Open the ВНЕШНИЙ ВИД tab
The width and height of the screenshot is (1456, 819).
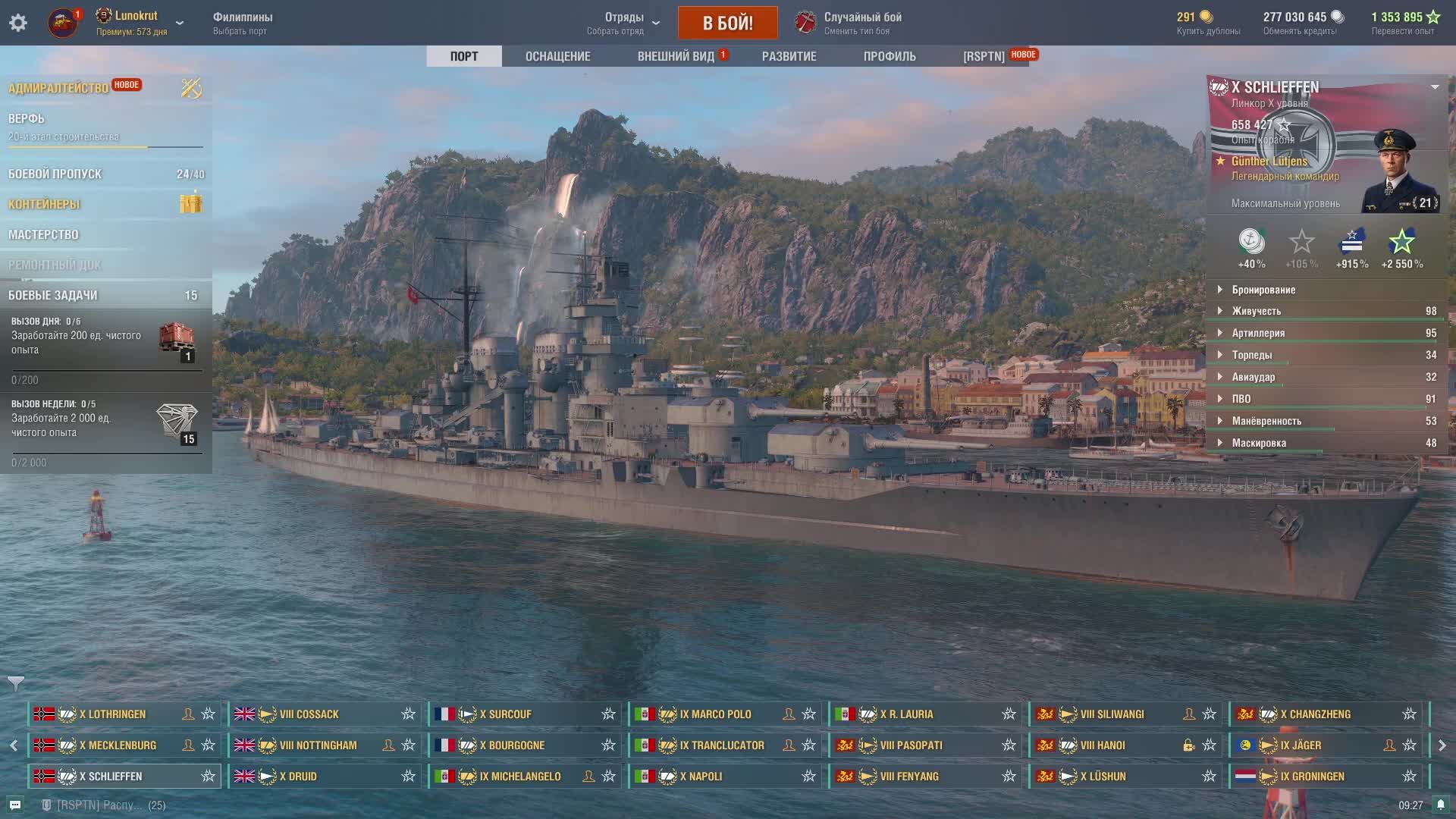tap(676, 56)
